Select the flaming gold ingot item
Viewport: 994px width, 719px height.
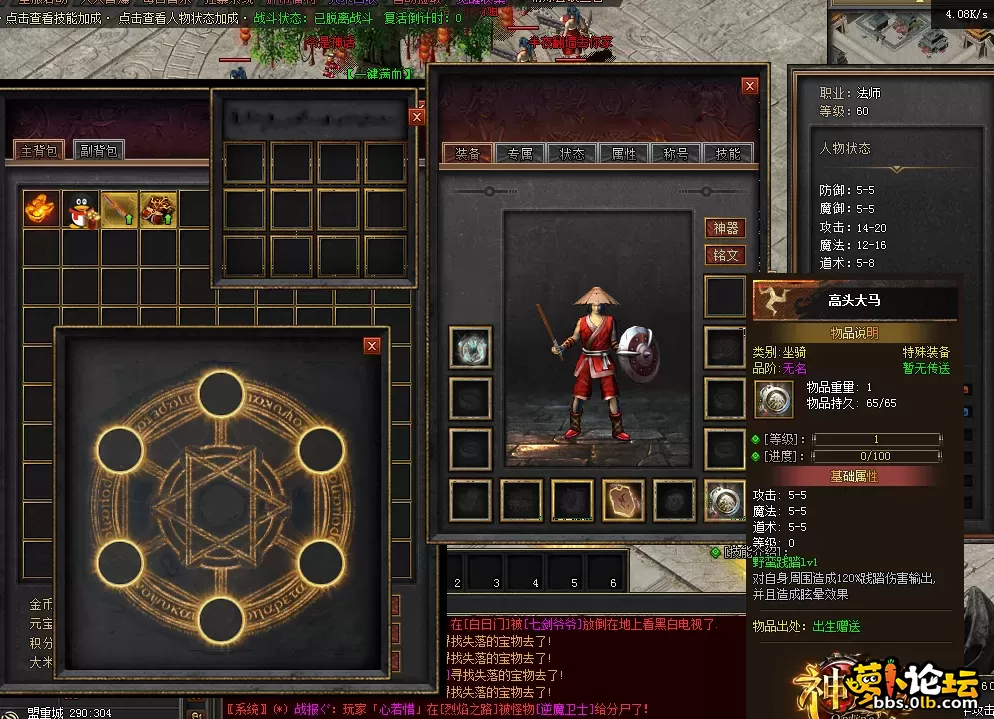42,210
